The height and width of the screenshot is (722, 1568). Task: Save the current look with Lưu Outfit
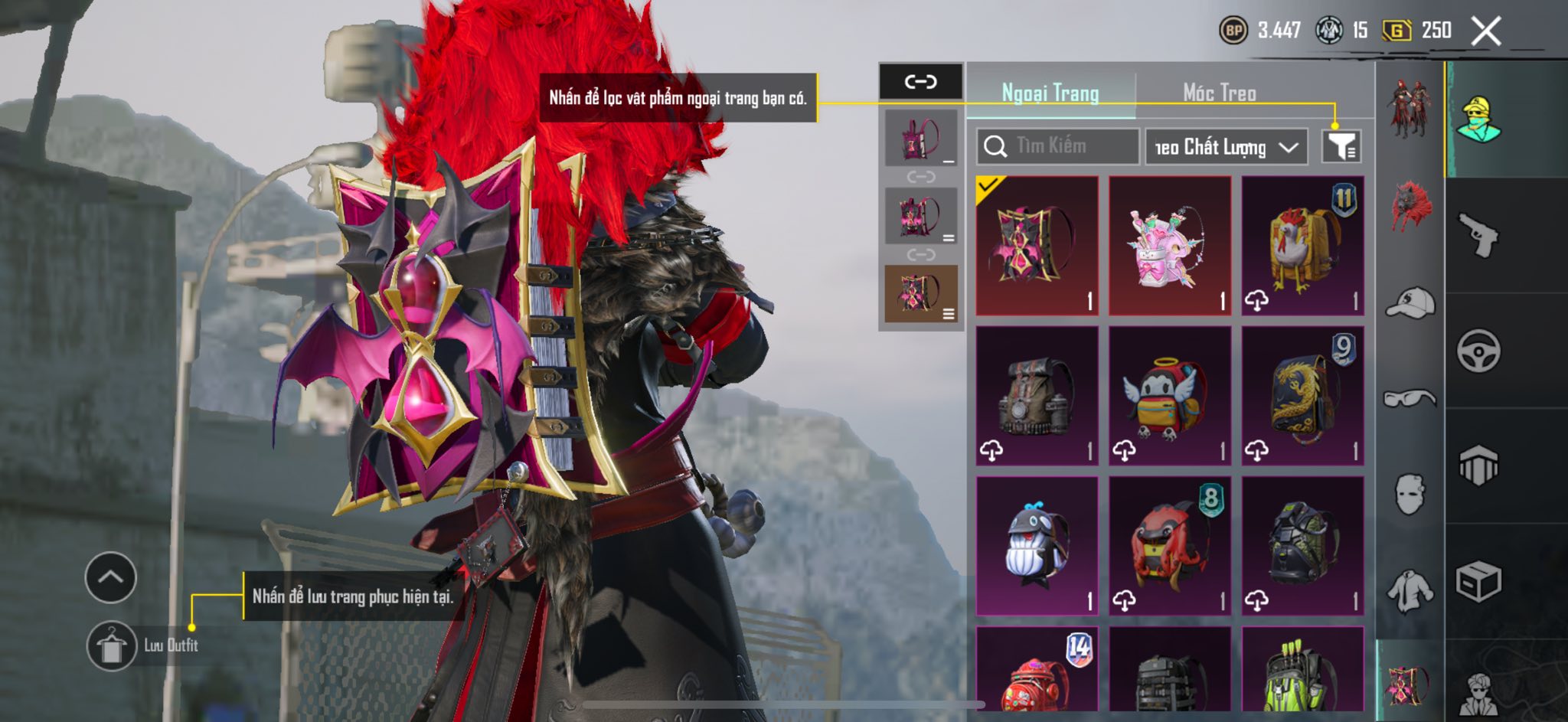(x=112, y=645)
